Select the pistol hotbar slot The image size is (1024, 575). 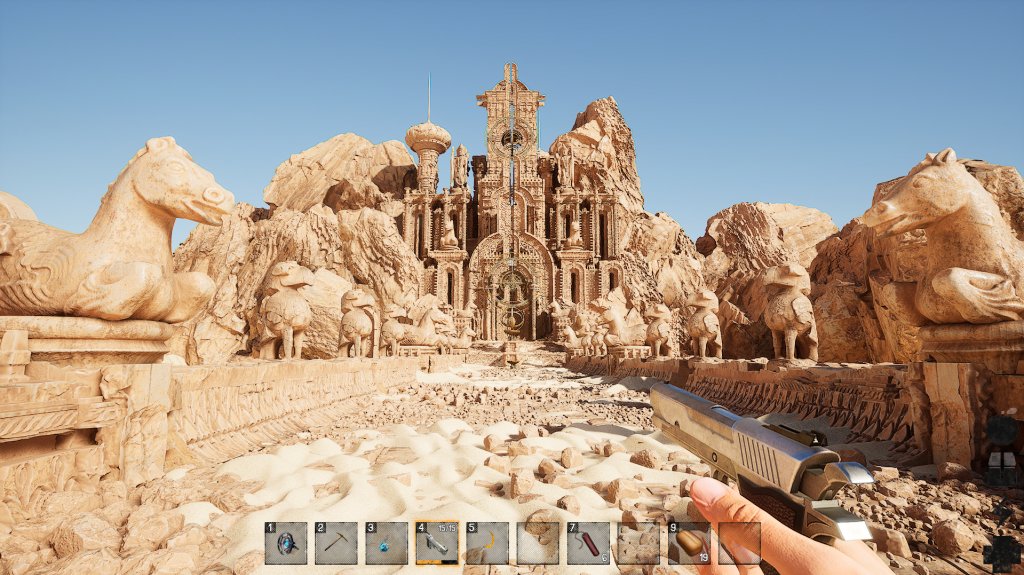pos(437,543)
